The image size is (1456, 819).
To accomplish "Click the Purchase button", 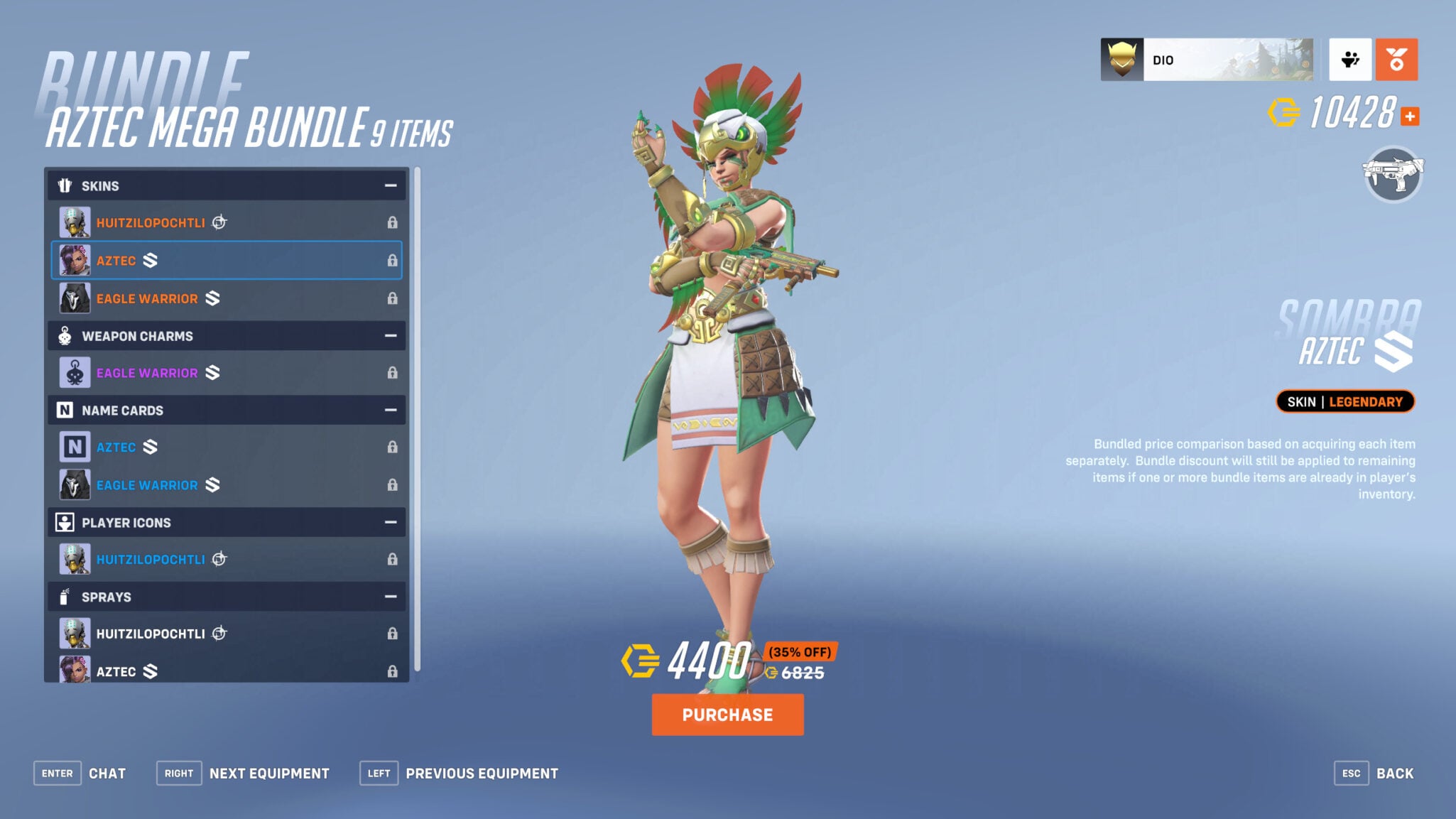I will click(x=727, y=715).
